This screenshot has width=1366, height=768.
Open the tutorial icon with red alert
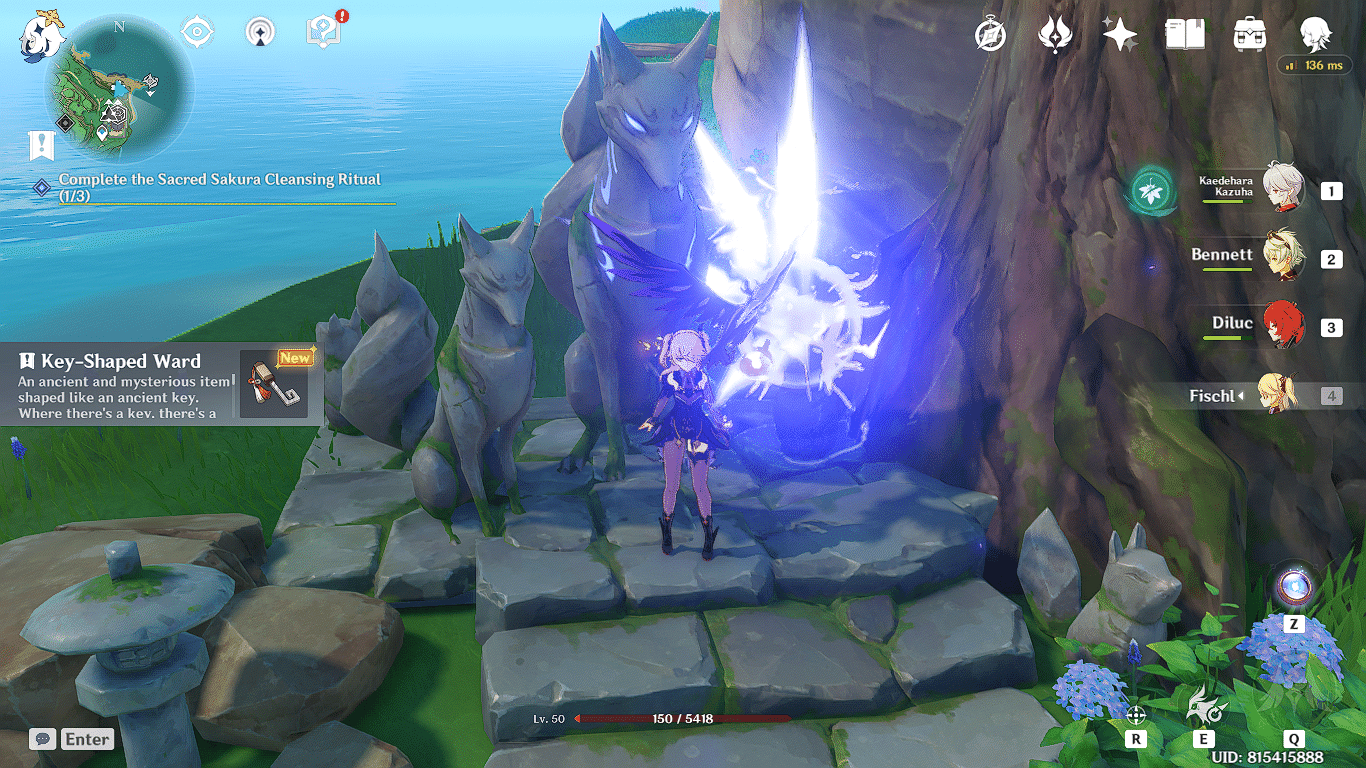pos(320,31)
